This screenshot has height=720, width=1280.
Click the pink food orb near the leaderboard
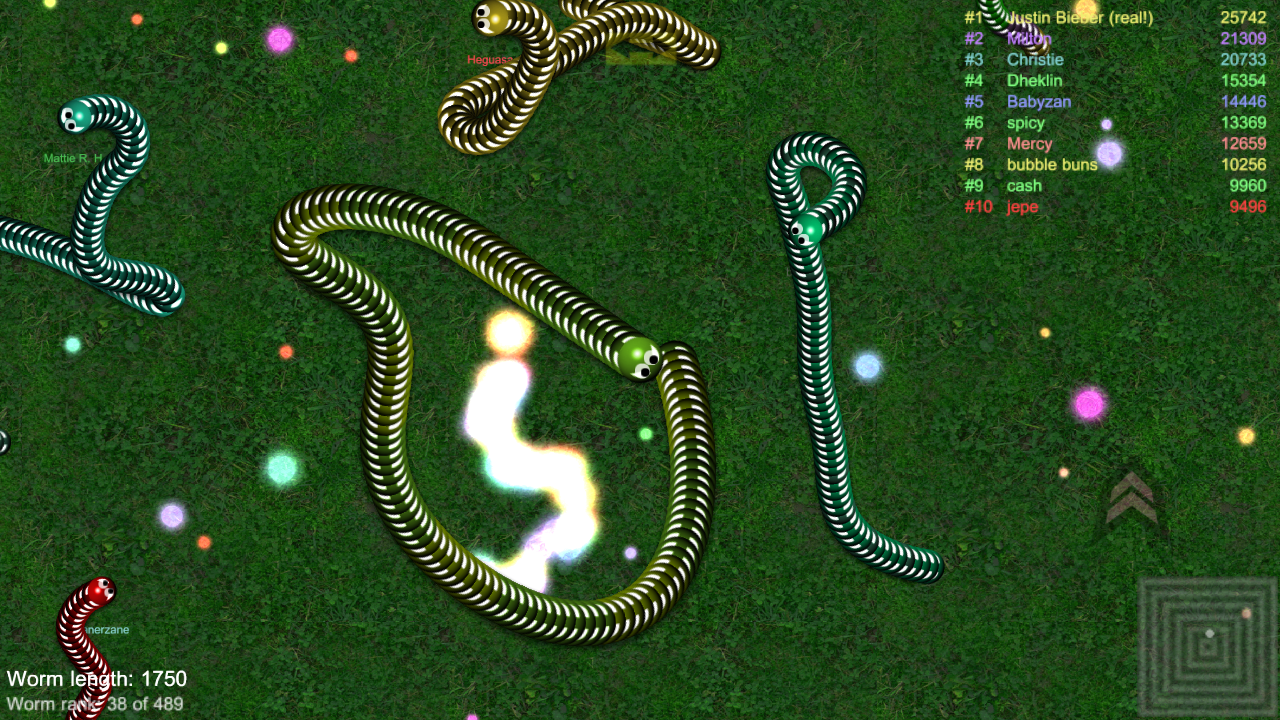[x=1091, y=404]
